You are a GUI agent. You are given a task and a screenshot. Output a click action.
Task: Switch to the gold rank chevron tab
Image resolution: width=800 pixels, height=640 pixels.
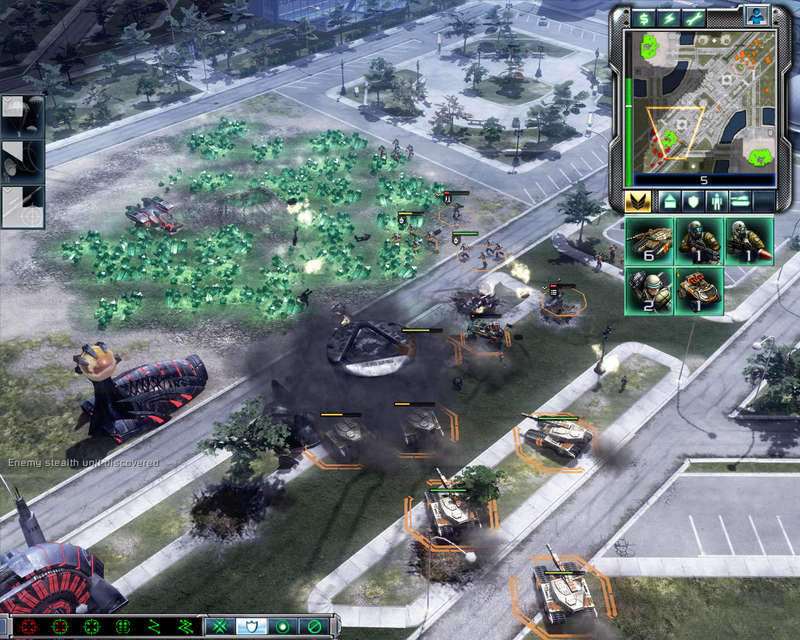pos(638,201)
